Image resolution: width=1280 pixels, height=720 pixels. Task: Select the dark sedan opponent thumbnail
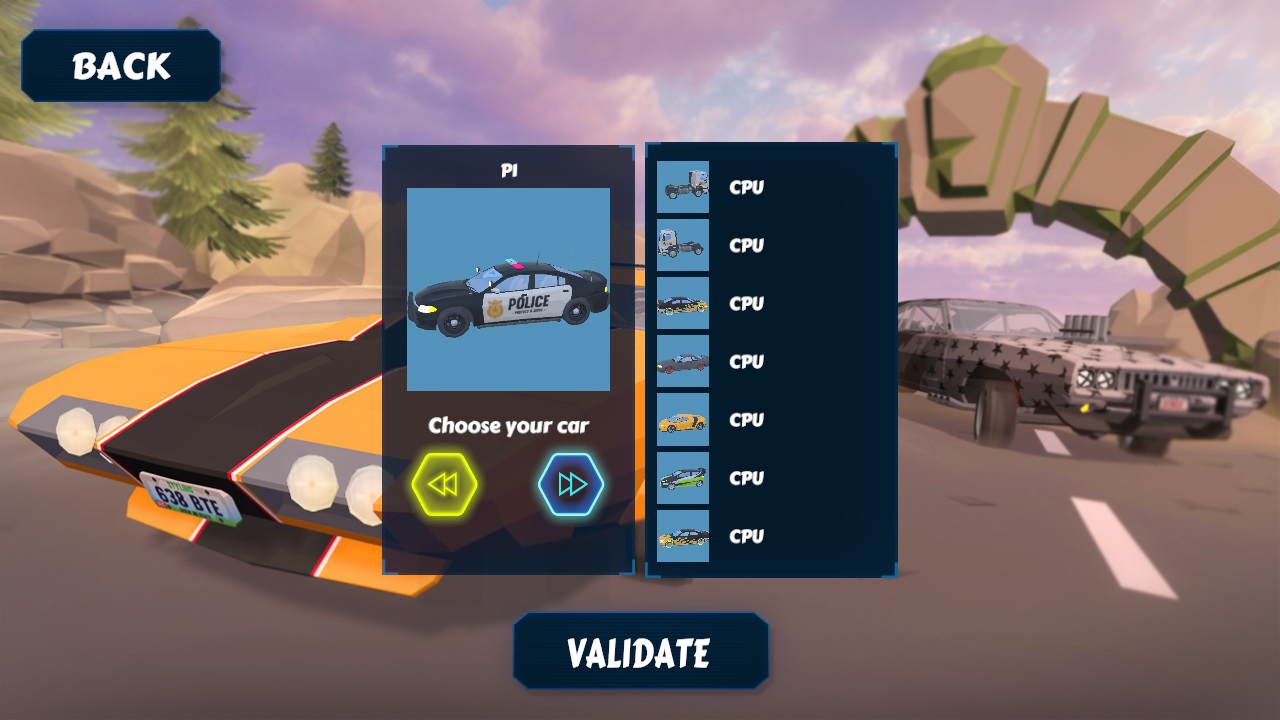682,362
